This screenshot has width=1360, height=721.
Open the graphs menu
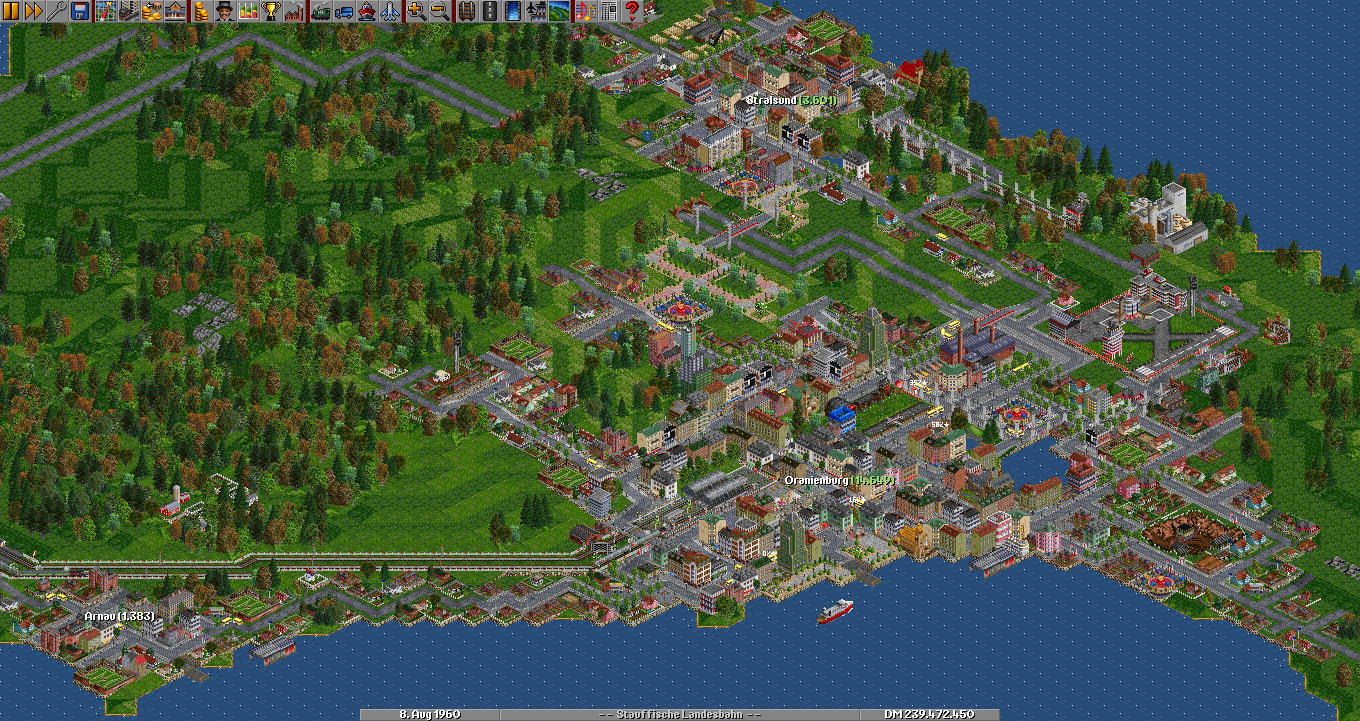[x=246, y=11]
